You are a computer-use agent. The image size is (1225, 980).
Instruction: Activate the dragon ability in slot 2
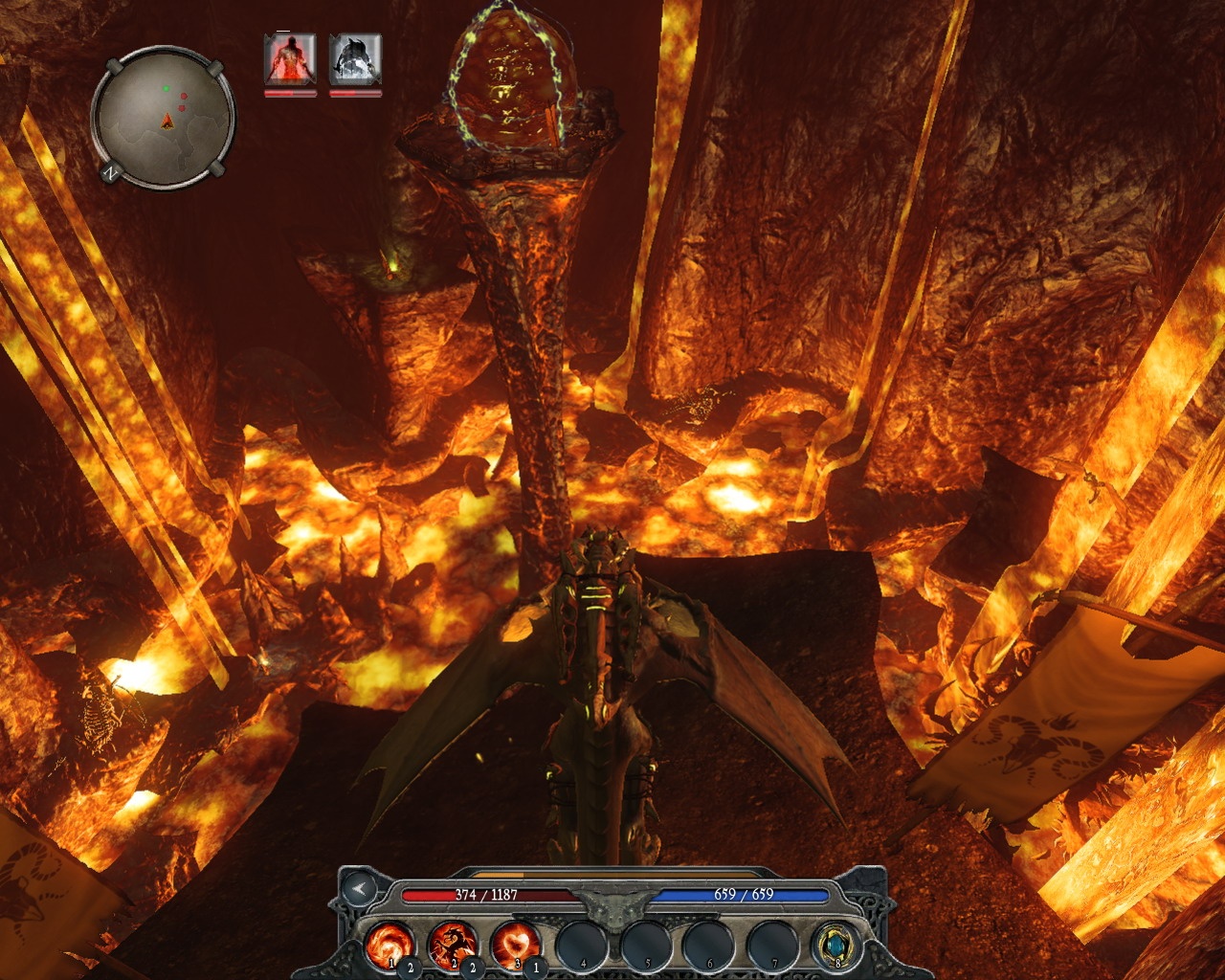click(x=453, y=944)
